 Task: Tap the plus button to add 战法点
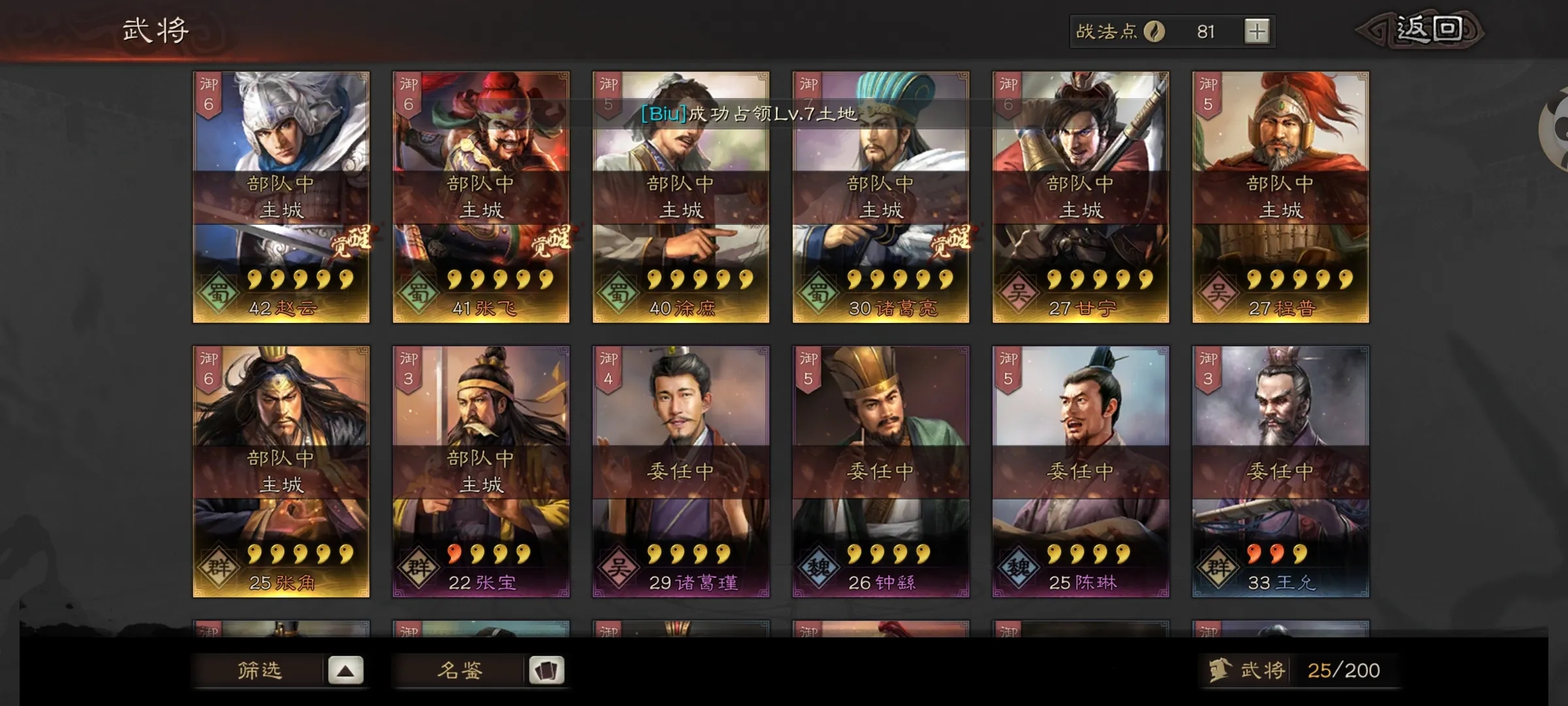pyautogui.click(x=1256, y=30)
